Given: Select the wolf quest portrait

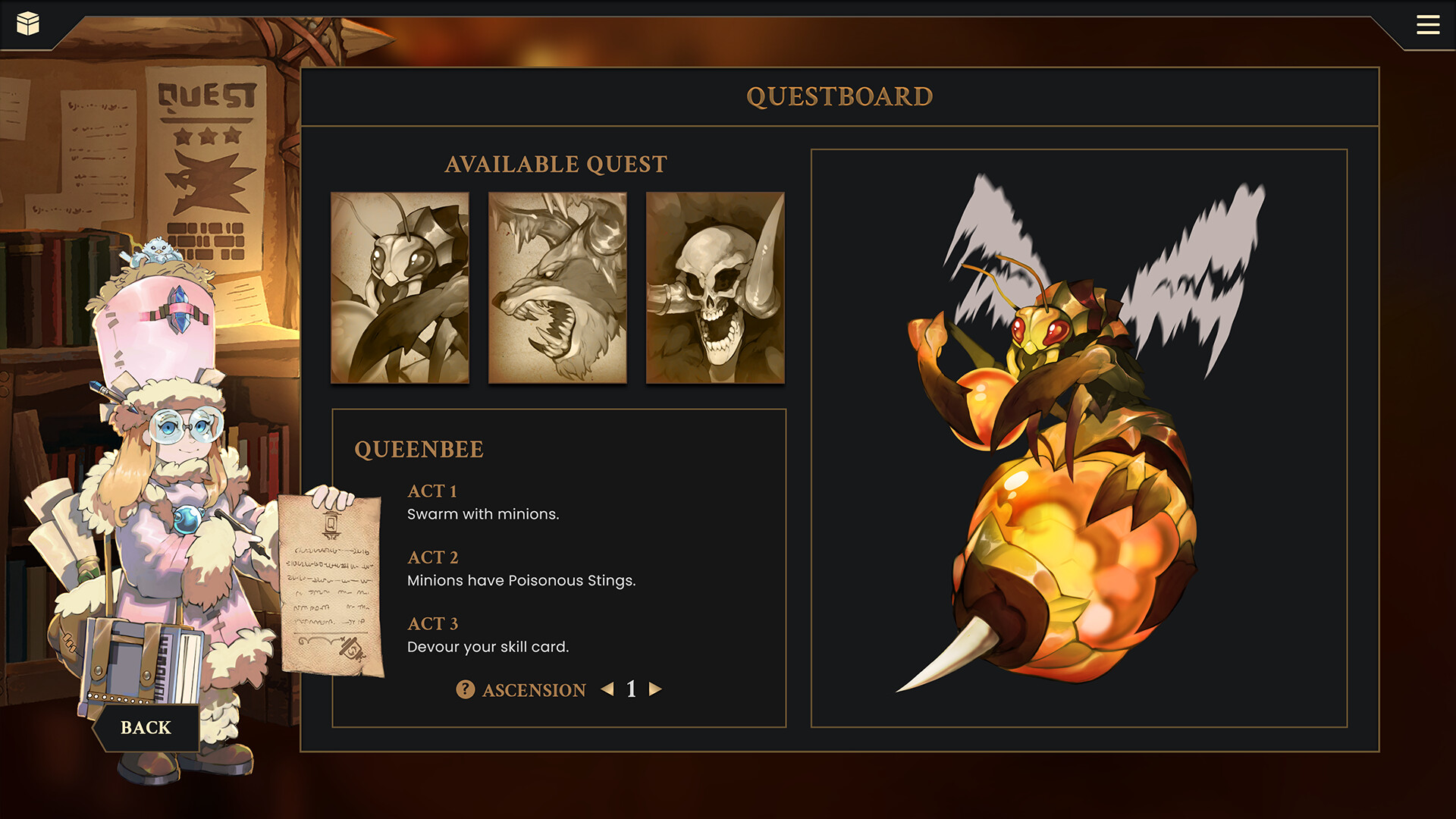Looking at the screenshot, I should pyautogui.click(x=558, y=288).
